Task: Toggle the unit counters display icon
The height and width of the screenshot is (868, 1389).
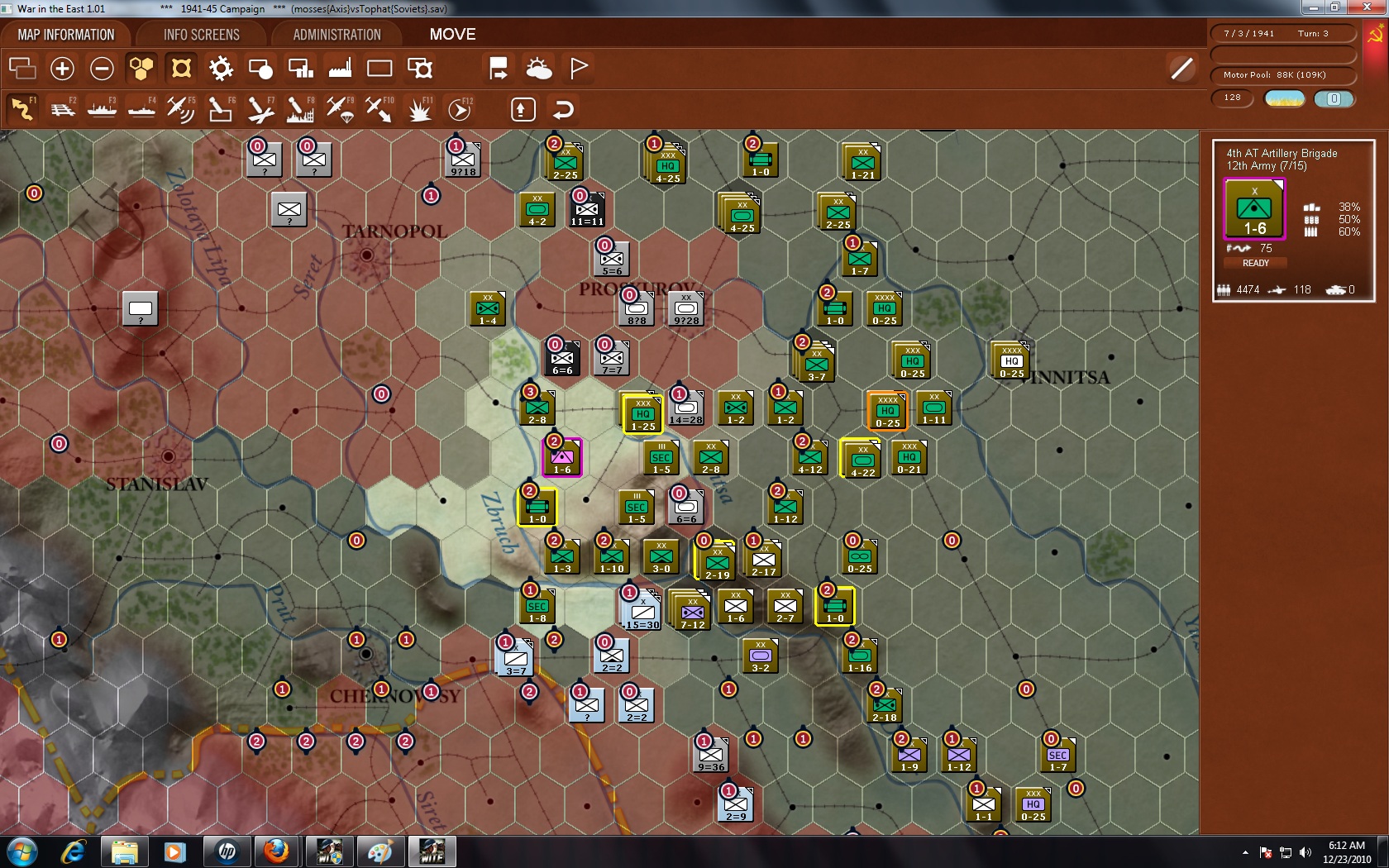Action: point(260,69)
